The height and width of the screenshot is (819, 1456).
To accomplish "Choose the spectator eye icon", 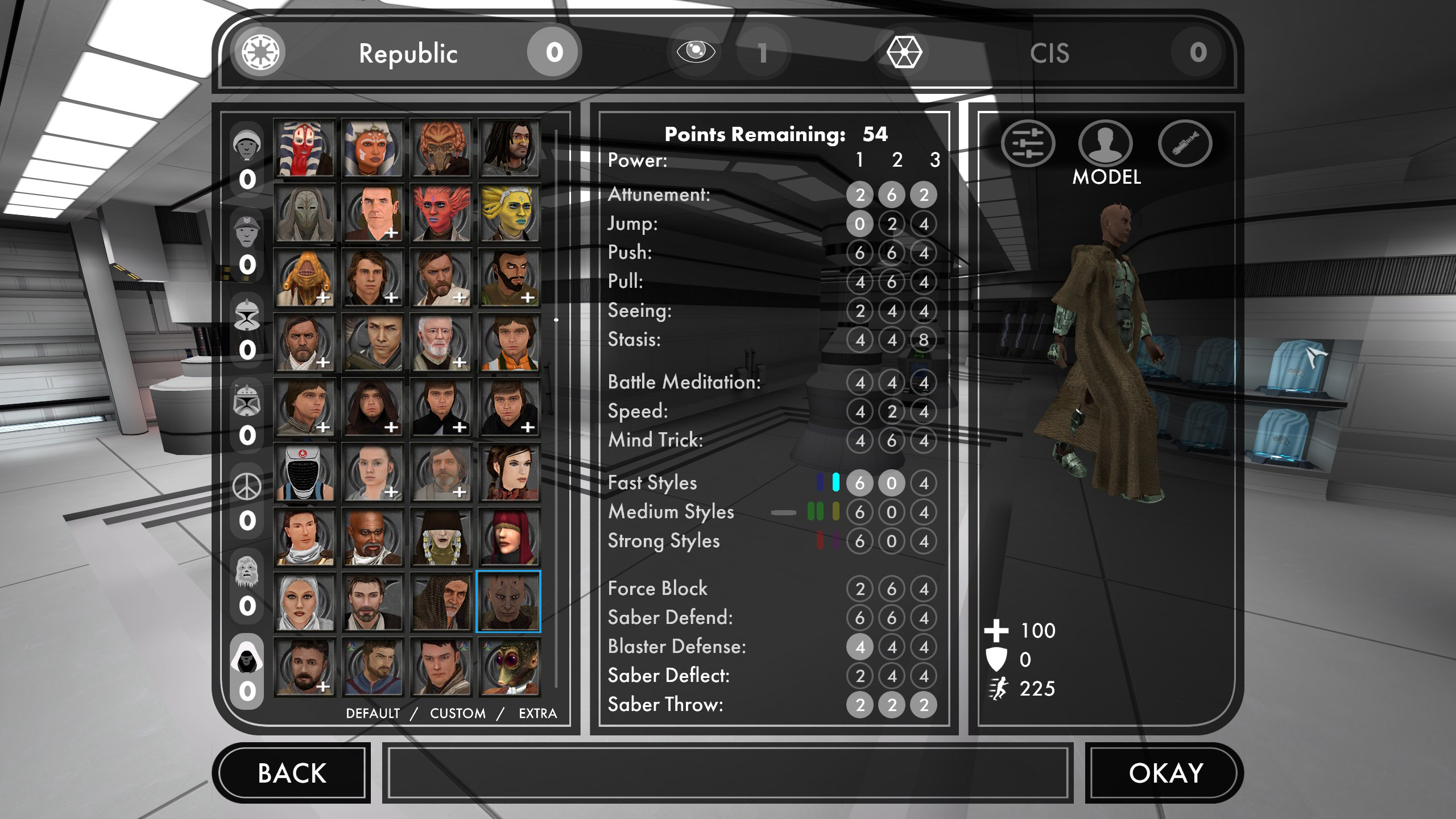I will point(696,52).
